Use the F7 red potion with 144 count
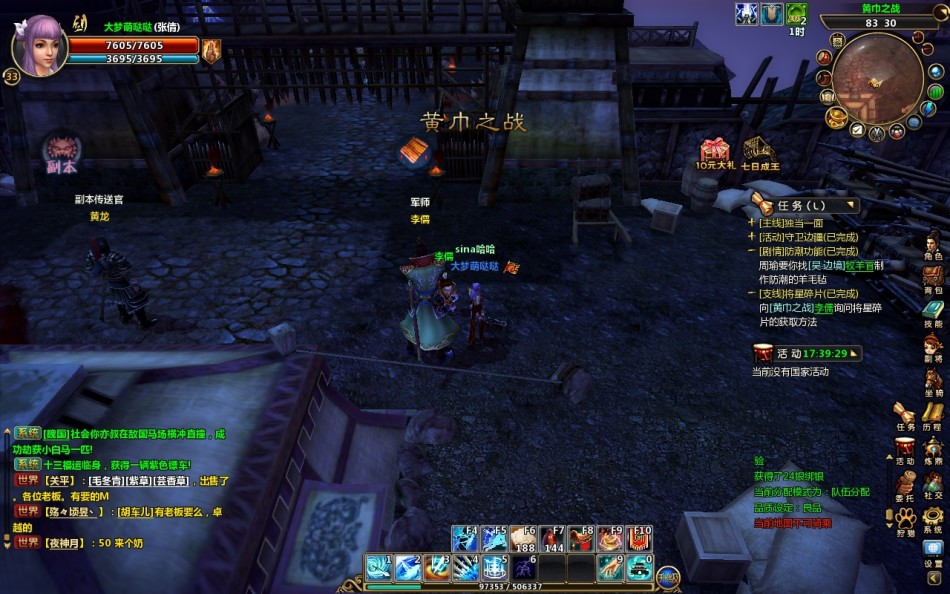 click(x=552, y=538)
